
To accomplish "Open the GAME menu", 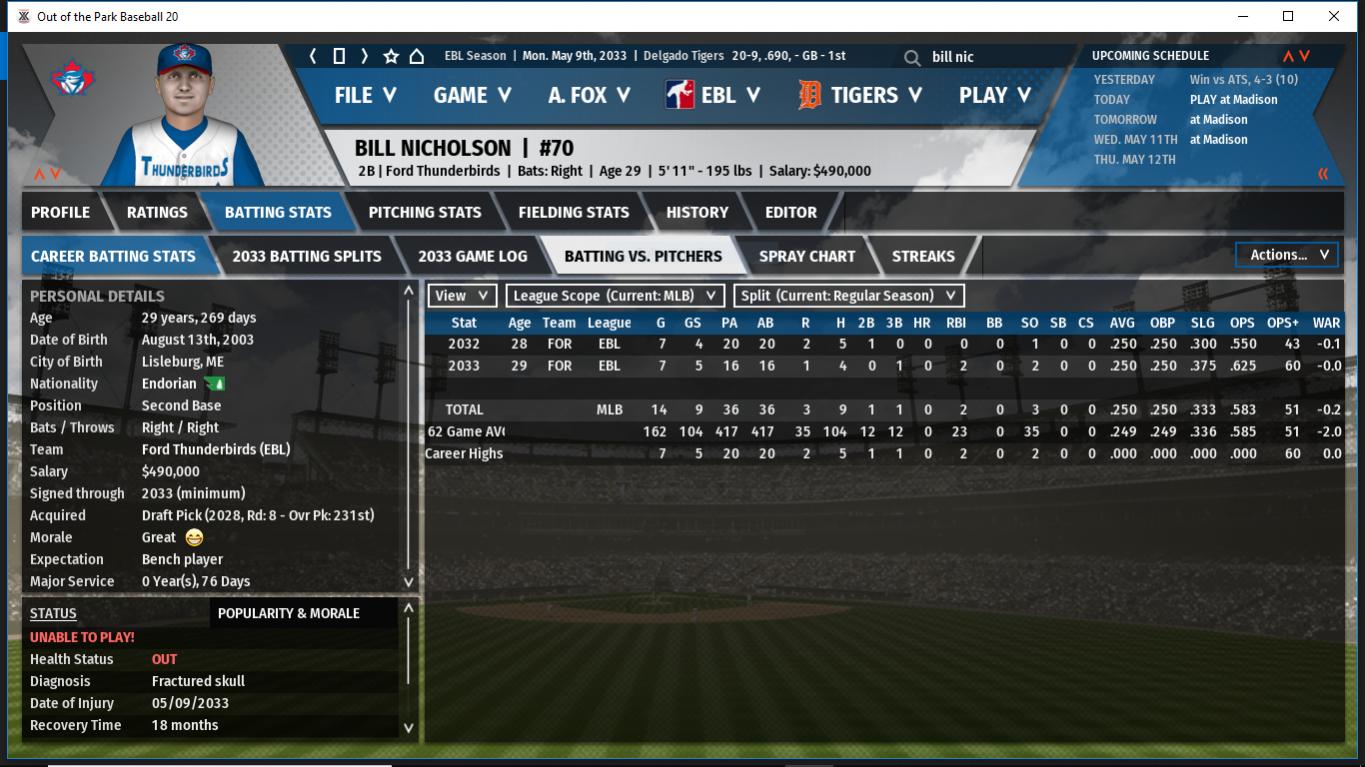I will (x=472, y=95).
